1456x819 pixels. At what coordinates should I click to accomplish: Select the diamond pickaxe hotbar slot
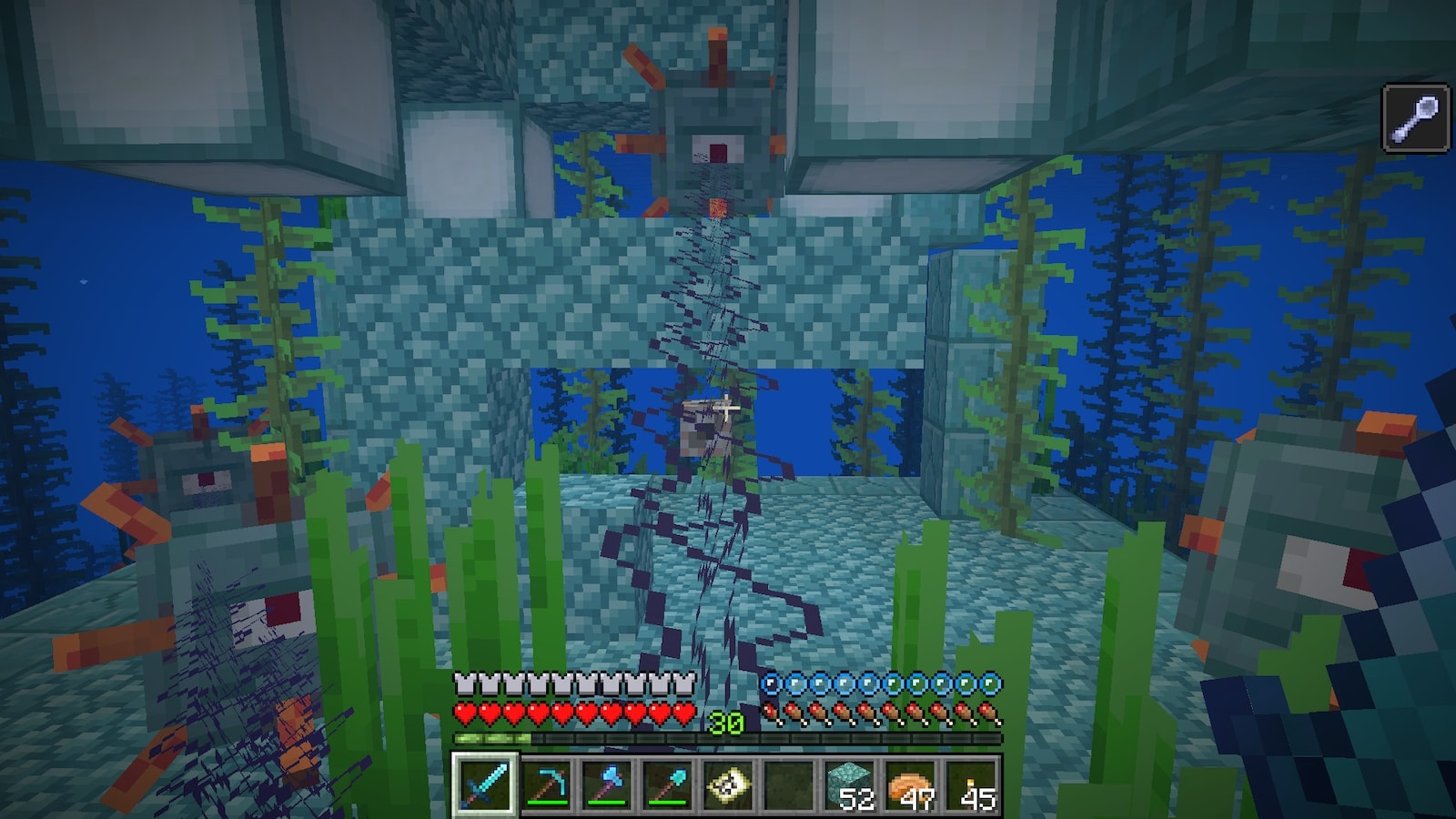click(x=546, y=784)
